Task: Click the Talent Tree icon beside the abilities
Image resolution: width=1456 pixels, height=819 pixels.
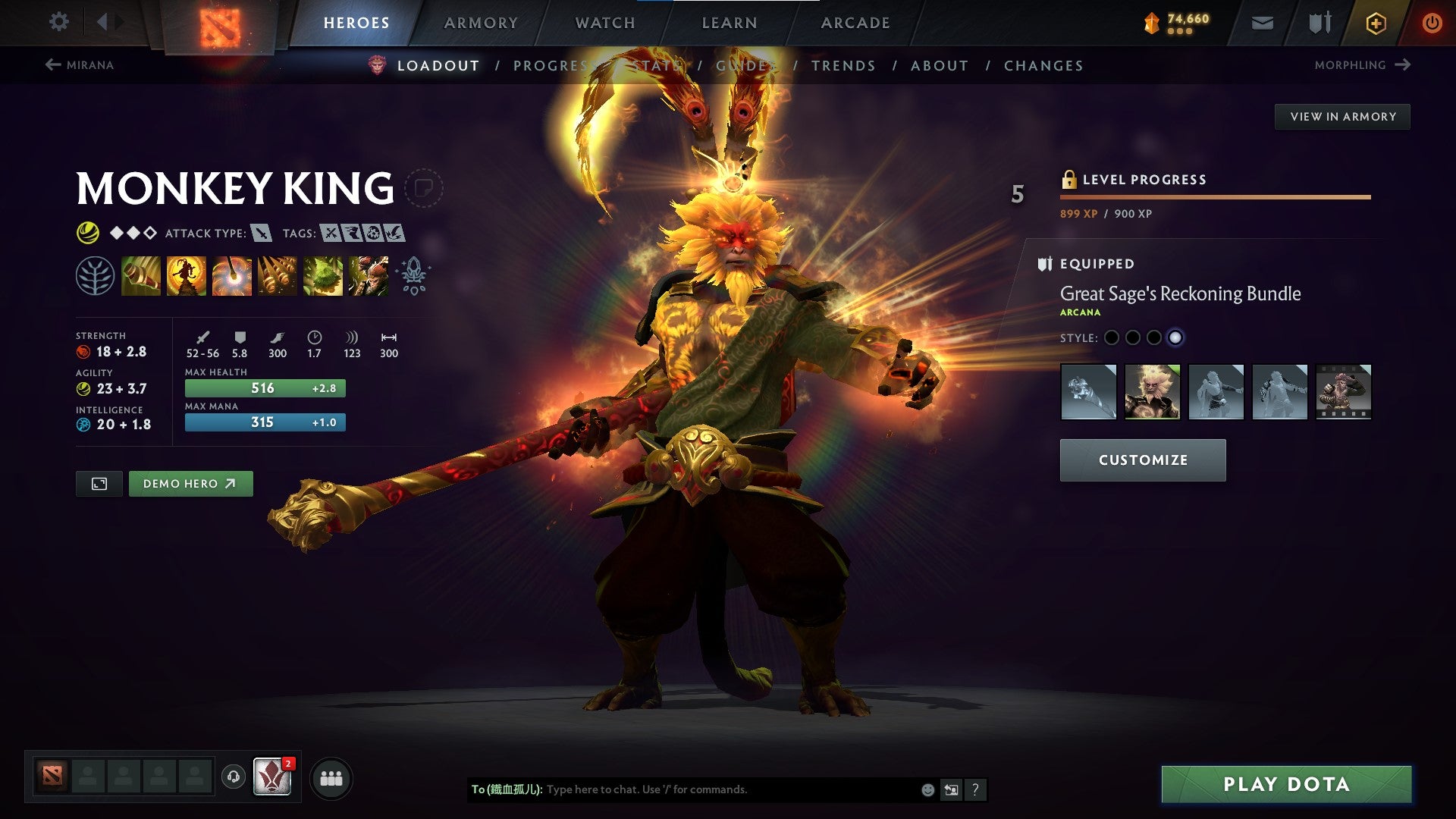Action: [94, 275]
